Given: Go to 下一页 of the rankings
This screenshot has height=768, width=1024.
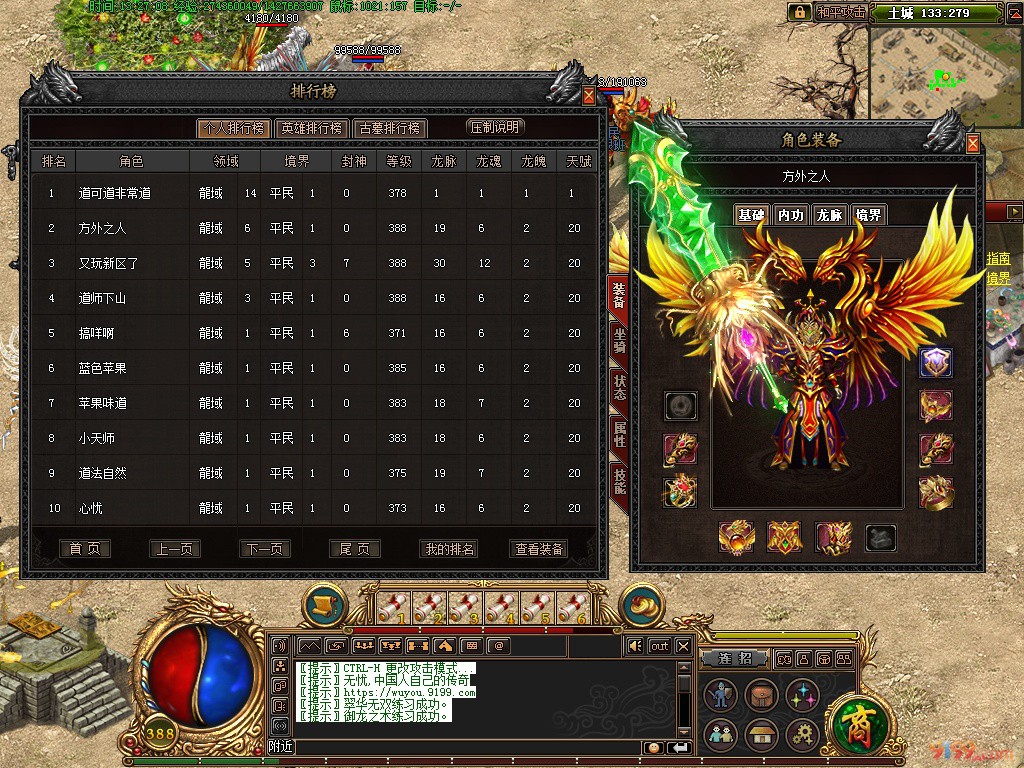Looking at the screenshot, I should click(x=265, y=549).
